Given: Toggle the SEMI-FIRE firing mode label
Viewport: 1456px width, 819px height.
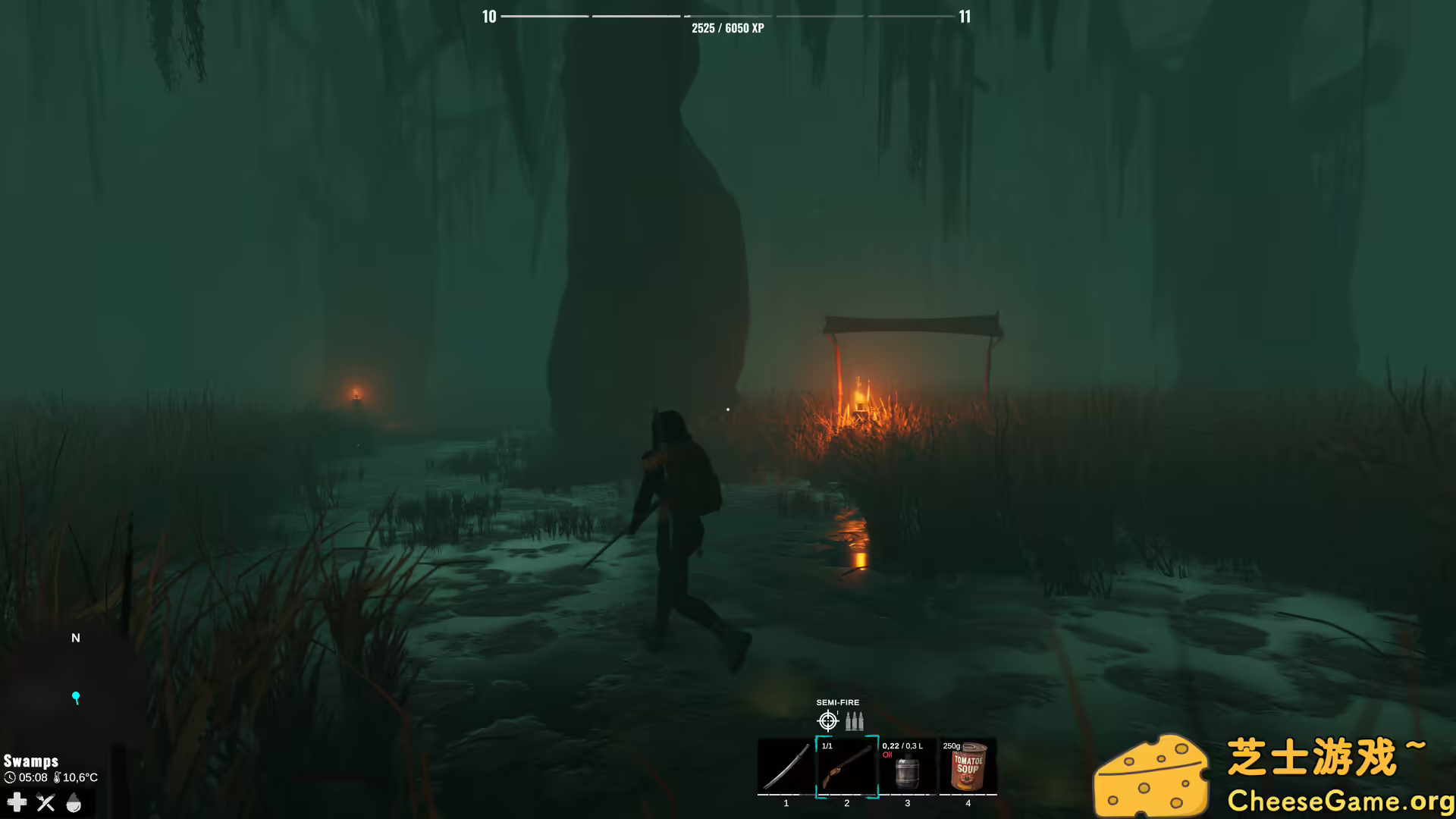Looking at the screenshot, I should click(837, 703).
